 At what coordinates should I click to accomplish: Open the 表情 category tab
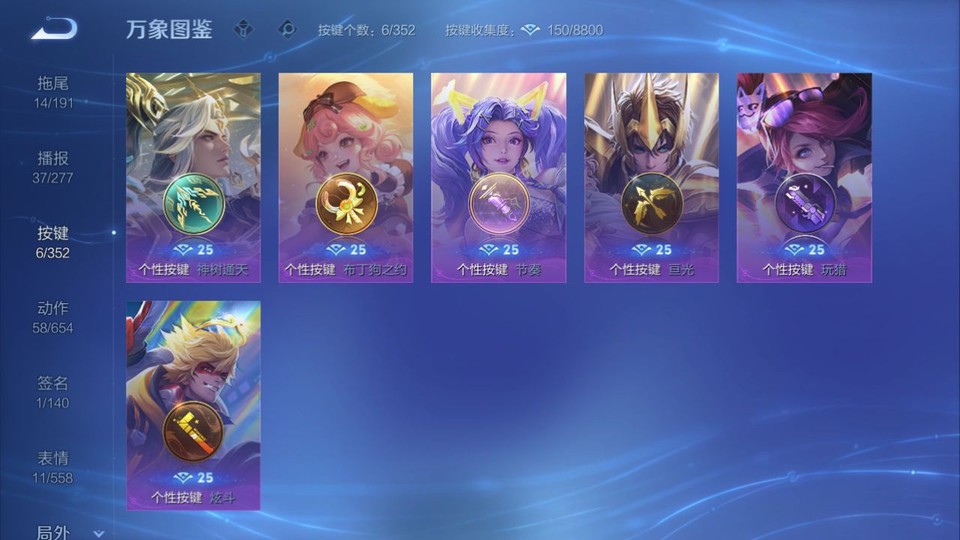[x=53, y=467]
